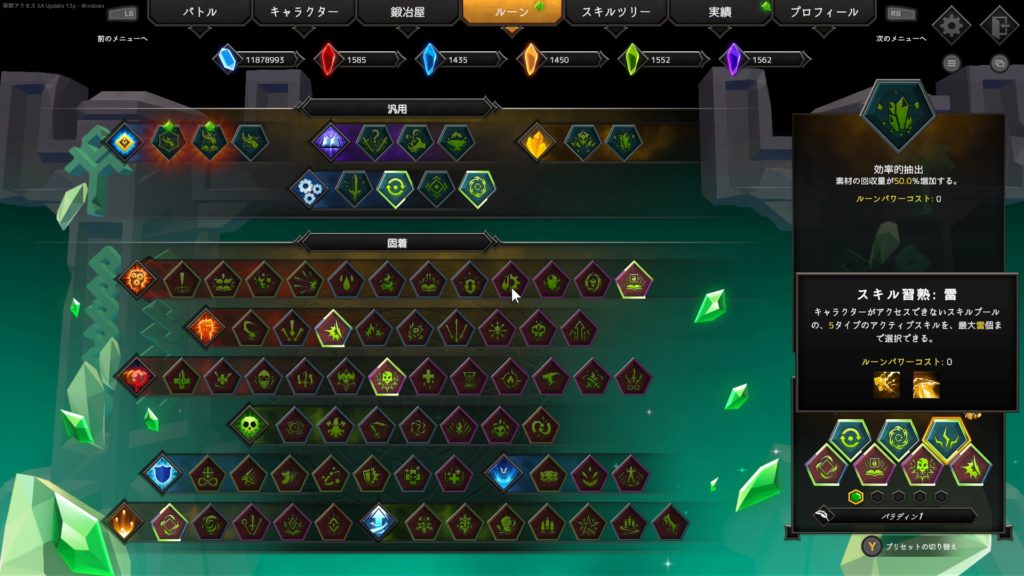
Task: Open the gear settings menu
Action: (951, 24)
